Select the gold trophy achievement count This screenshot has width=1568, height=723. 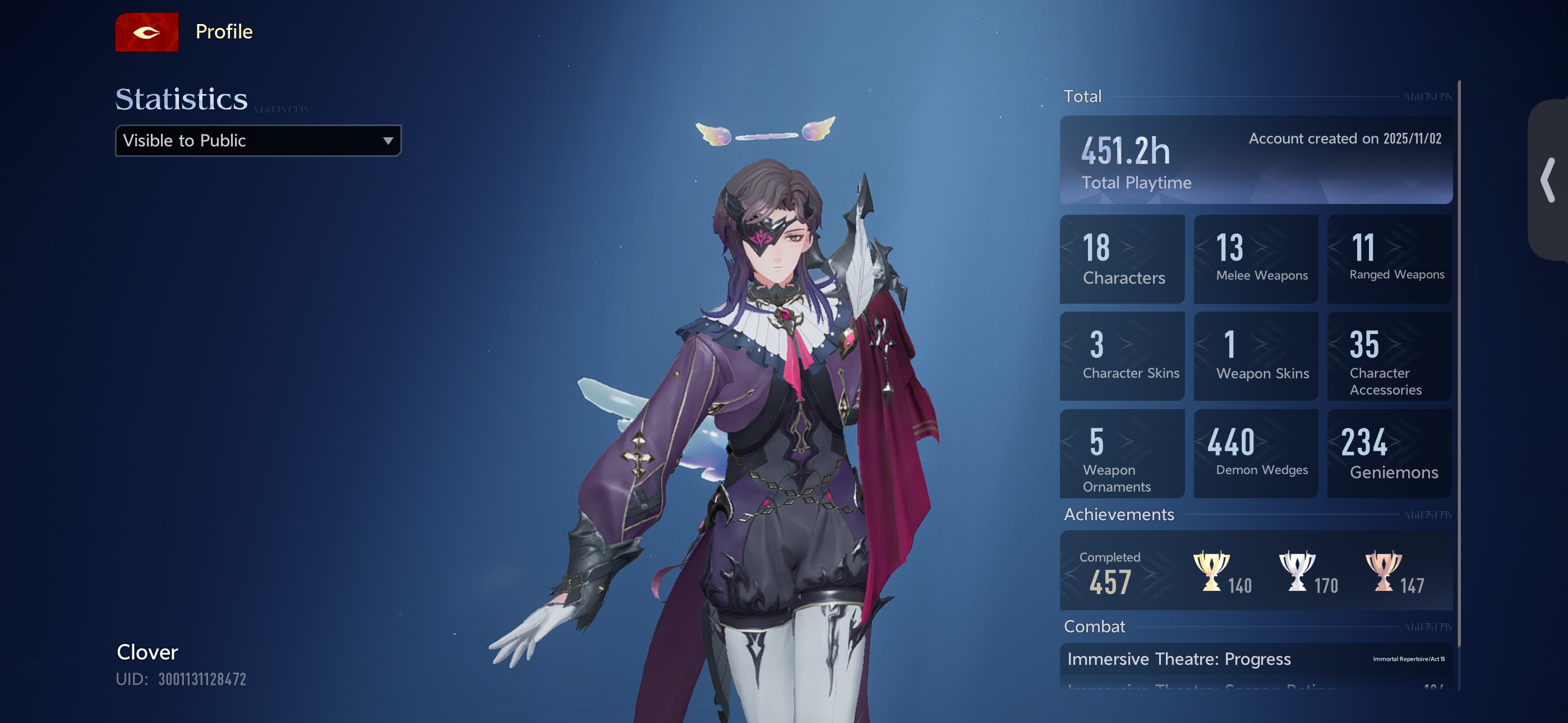1221,572
